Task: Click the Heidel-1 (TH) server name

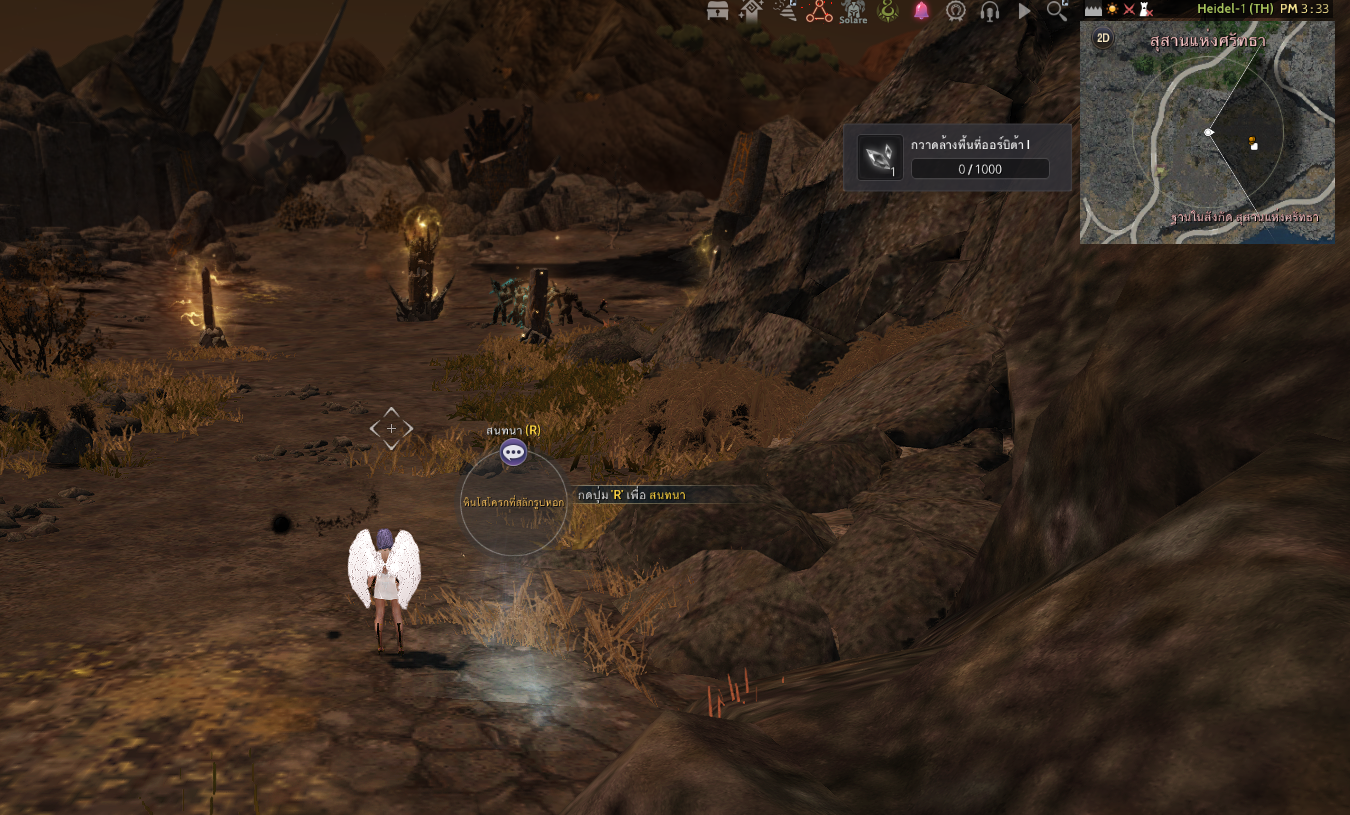Action: (1234, 9)
